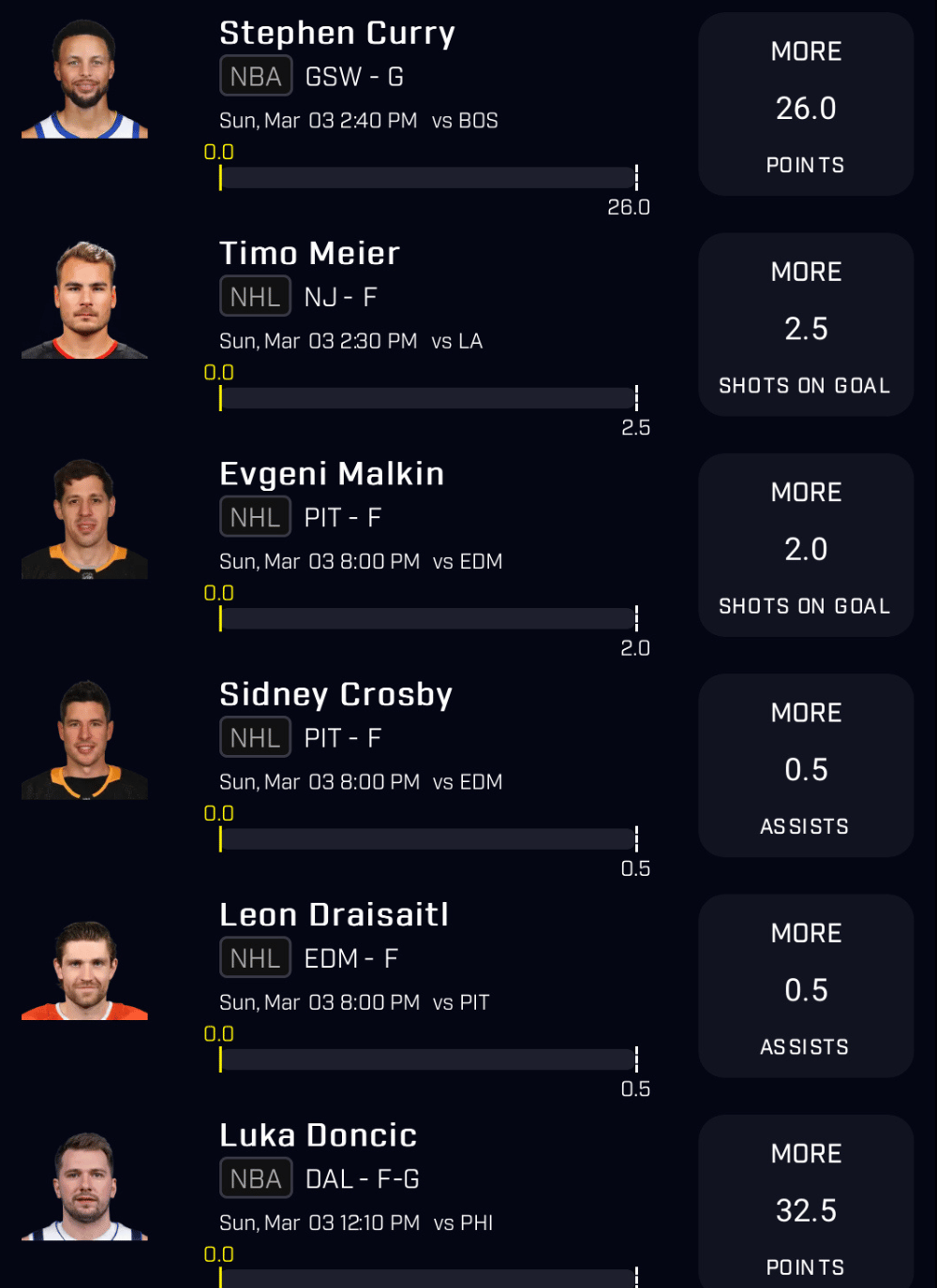Select Leon Draisaitl's More 0.5 Assists card

[806, 985]
